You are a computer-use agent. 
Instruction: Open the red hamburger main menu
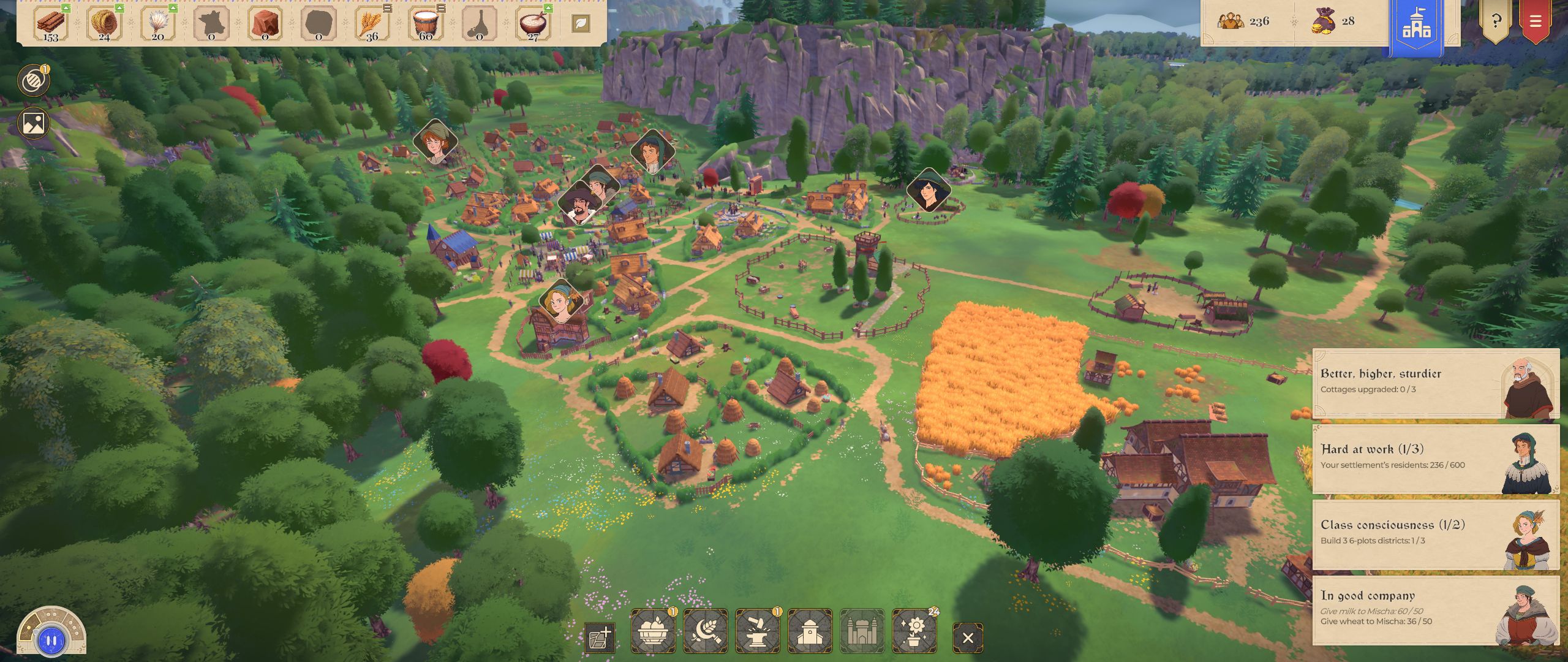click(1535, 21)
